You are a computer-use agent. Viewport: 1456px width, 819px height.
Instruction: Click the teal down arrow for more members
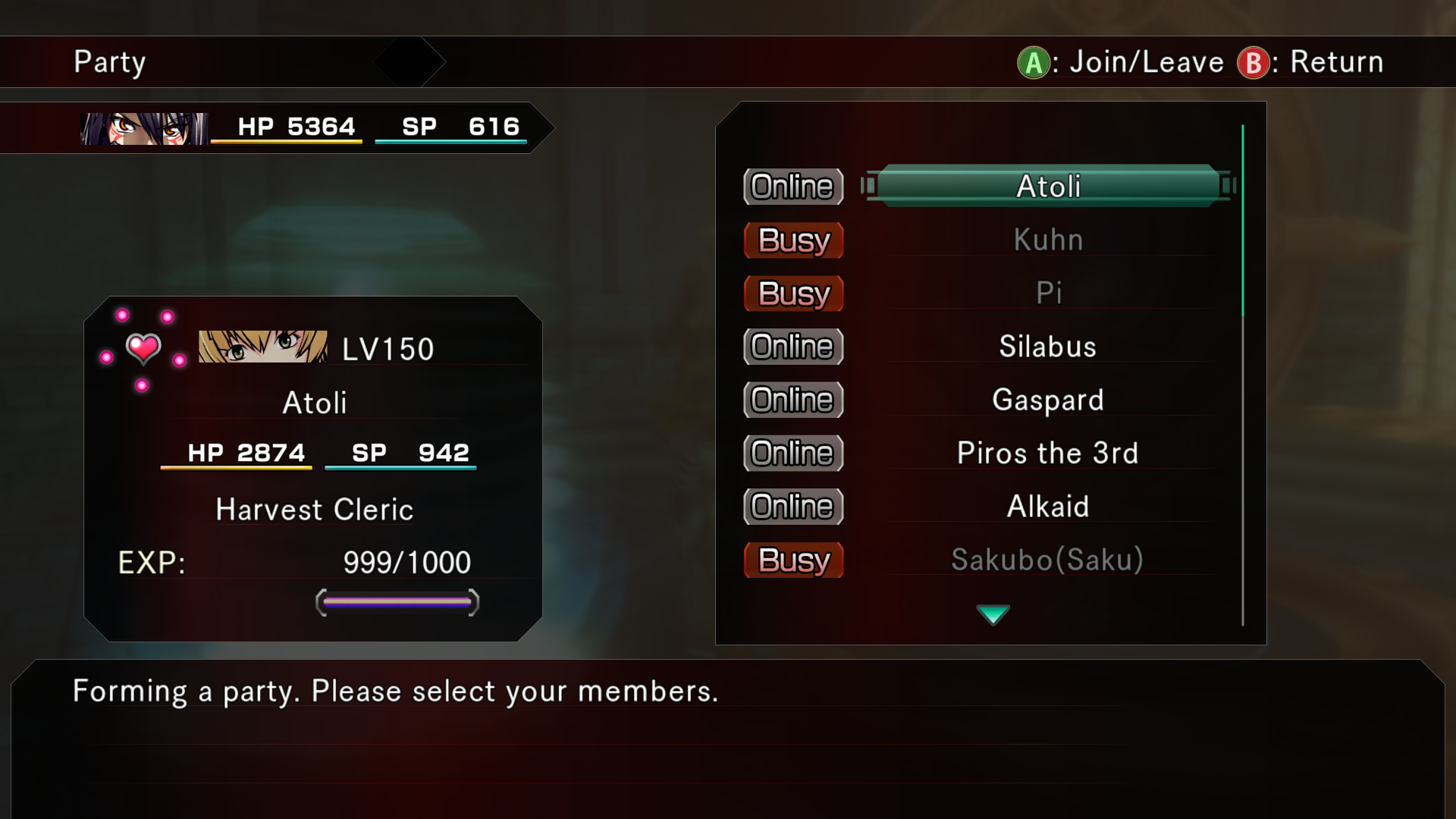tap(993, 613)
